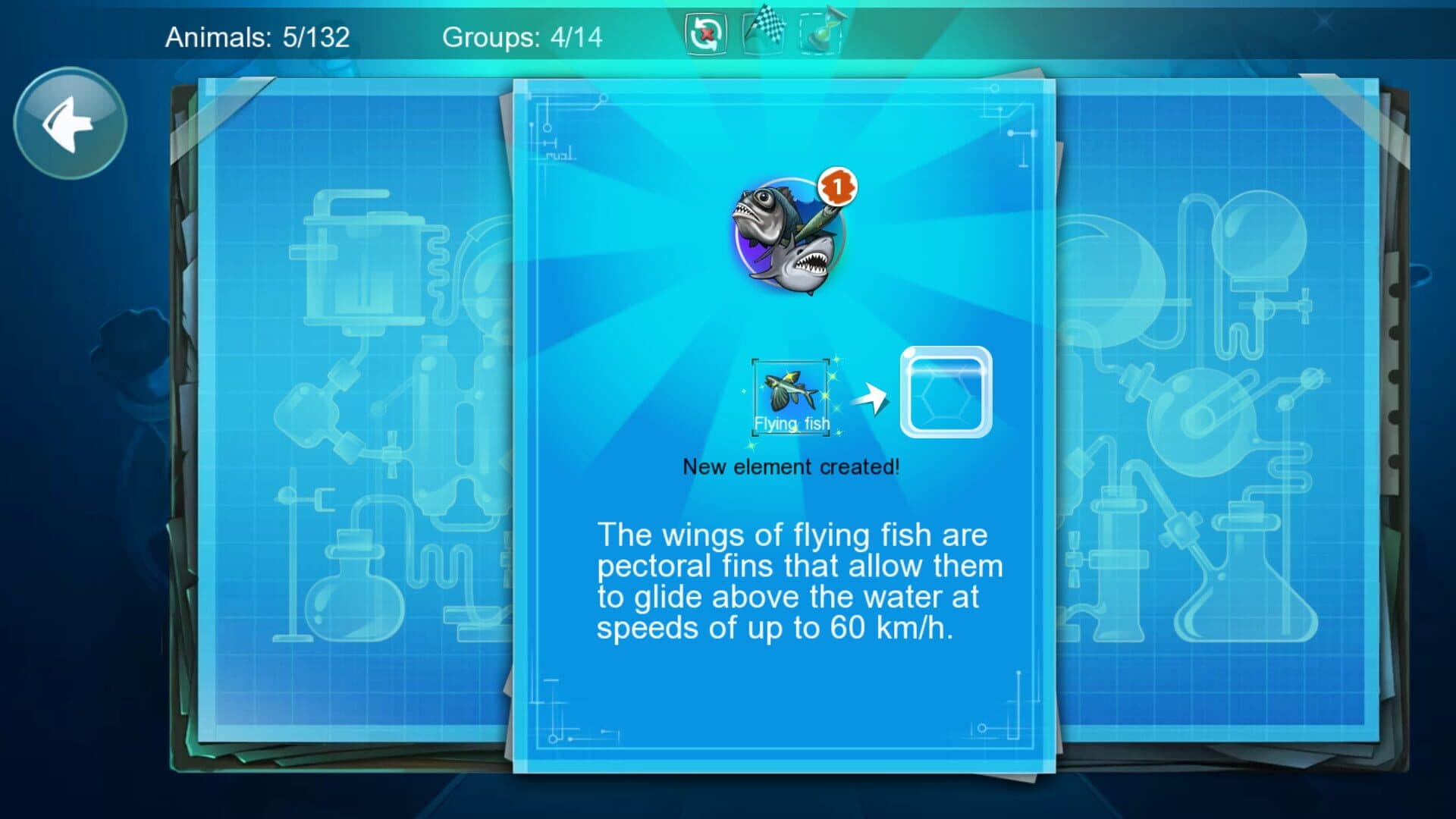Screen dimensions: 1456x819
Task: Click the circular arrows icon with red X
Action: (705, 34)
